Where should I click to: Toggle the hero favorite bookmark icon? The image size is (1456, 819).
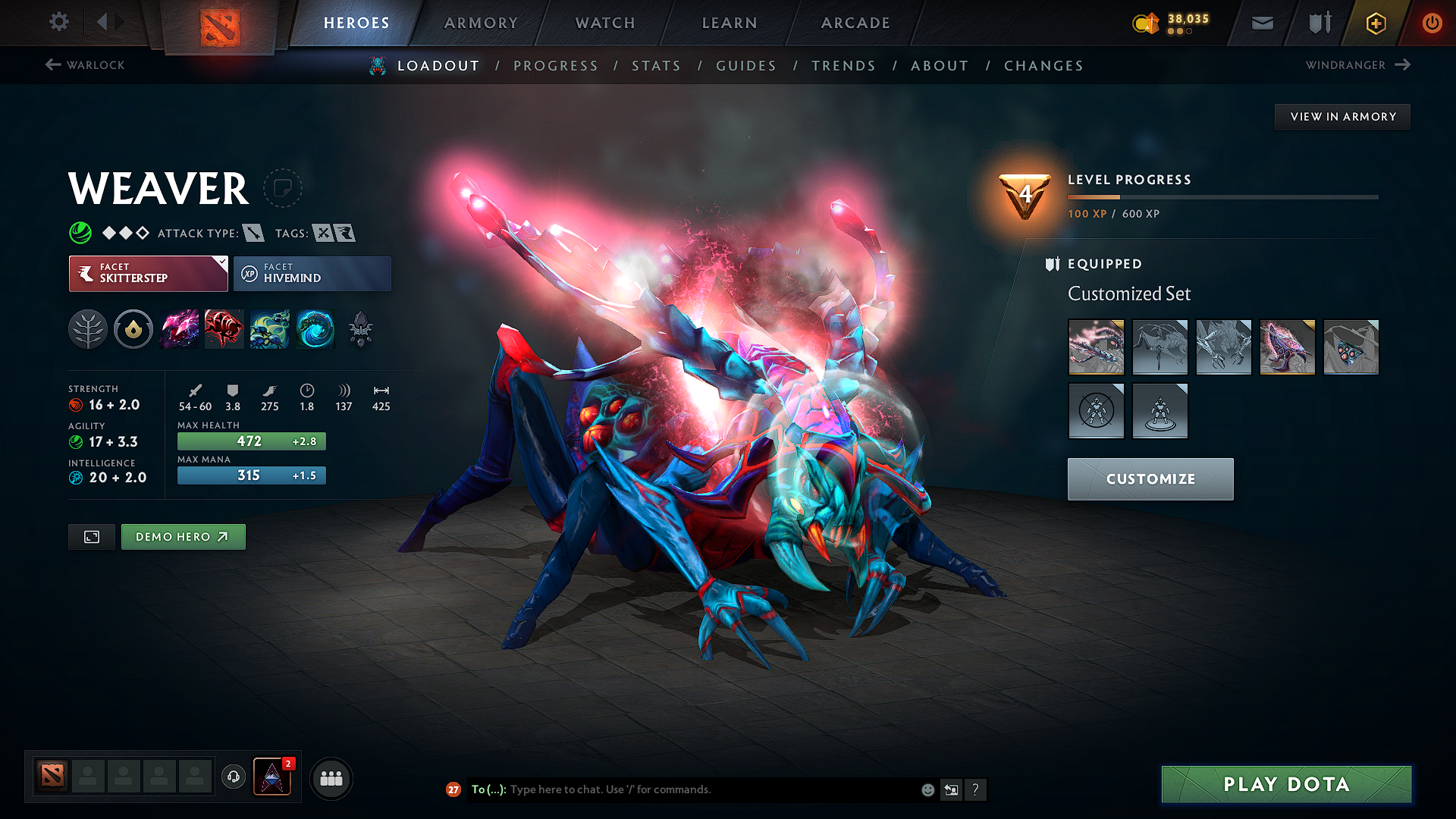pos(283,188)
